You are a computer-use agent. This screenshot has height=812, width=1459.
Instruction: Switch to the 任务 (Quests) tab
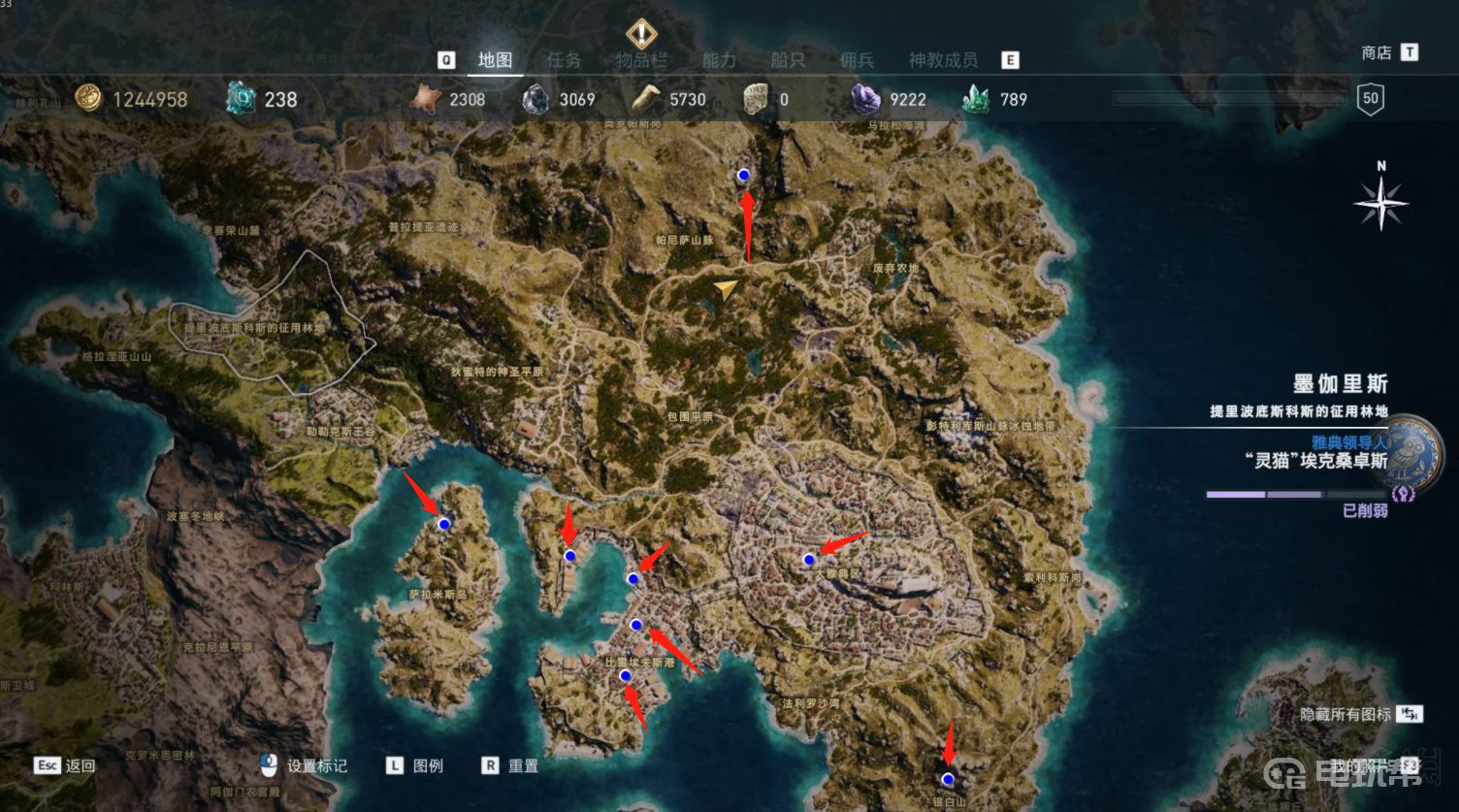564,60
